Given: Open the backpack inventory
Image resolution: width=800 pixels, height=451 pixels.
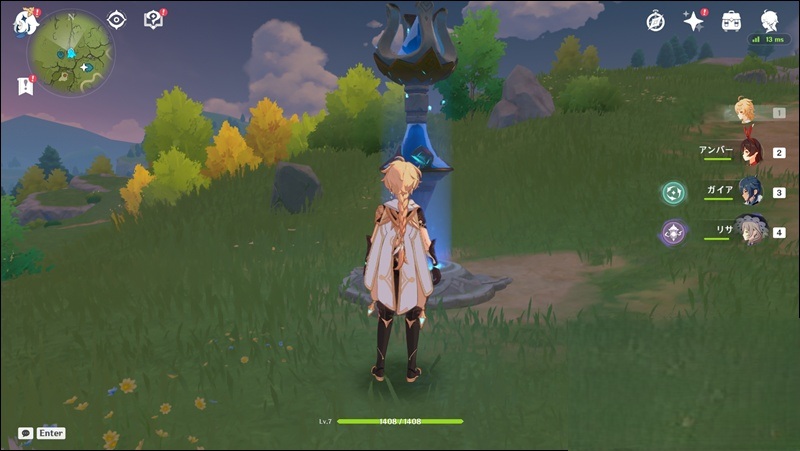Looking at the screenshot, I should click(x=731, y=21).
